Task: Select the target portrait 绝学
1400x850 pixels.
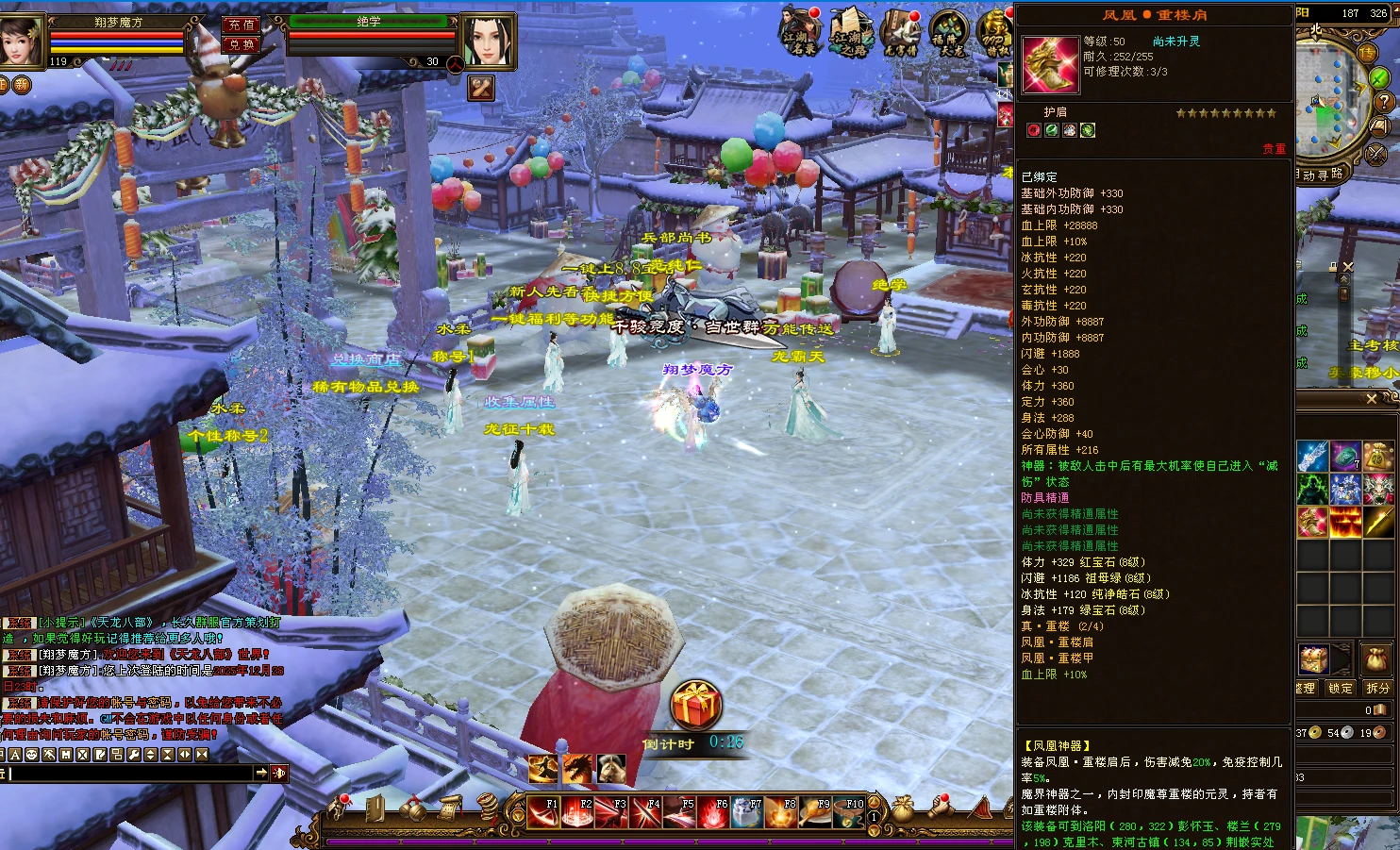Action: click(488, 41)
